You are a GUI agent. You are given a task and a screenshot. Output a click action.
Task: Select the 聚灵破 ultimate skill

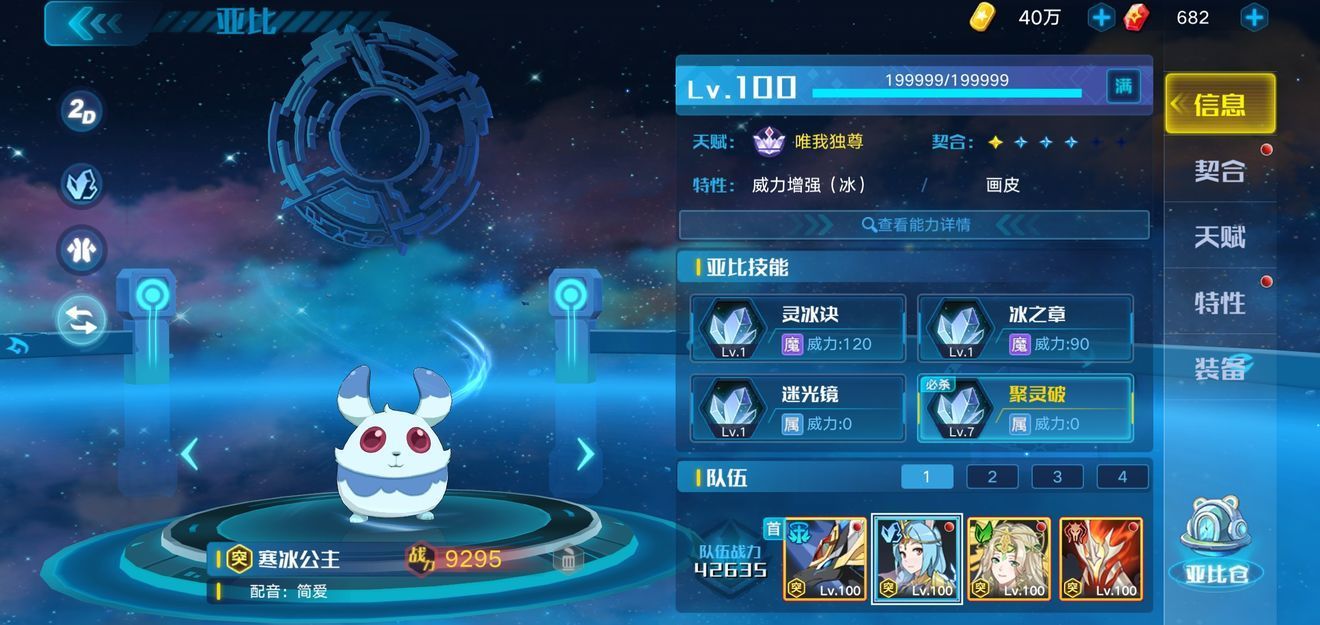1025,408
